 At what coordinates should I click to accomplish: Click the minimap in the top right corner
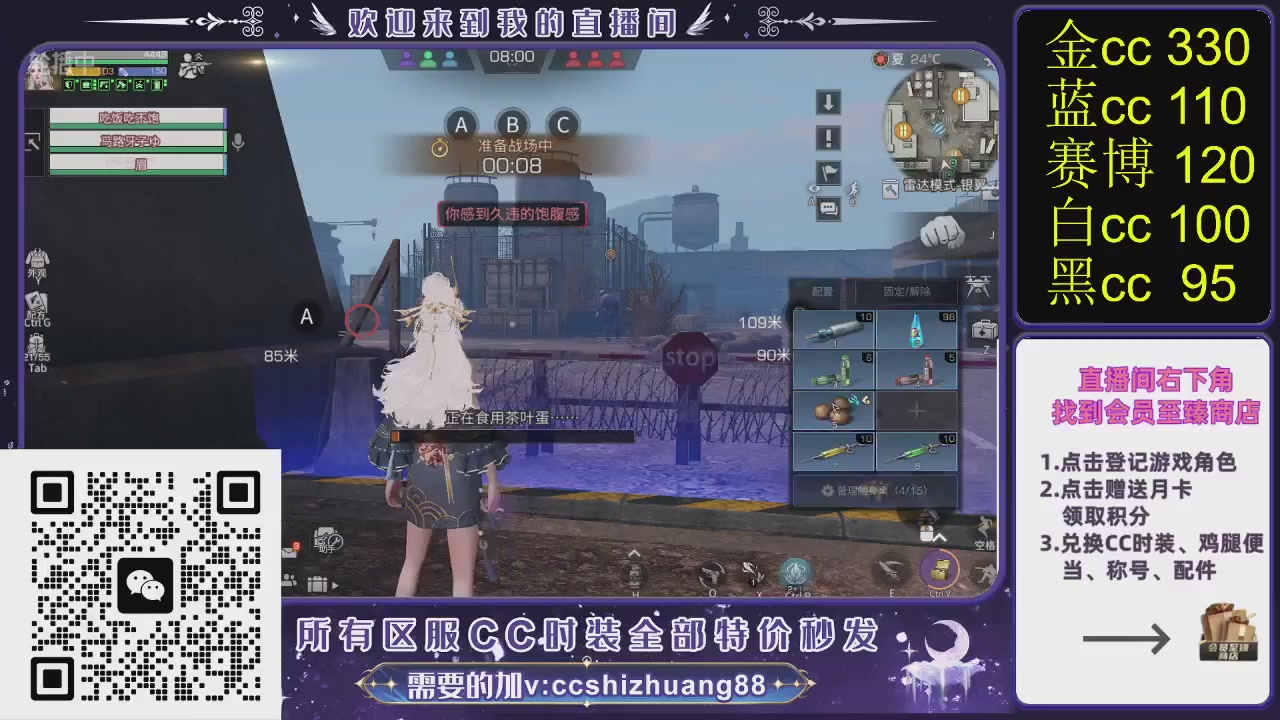click(935, 130)
